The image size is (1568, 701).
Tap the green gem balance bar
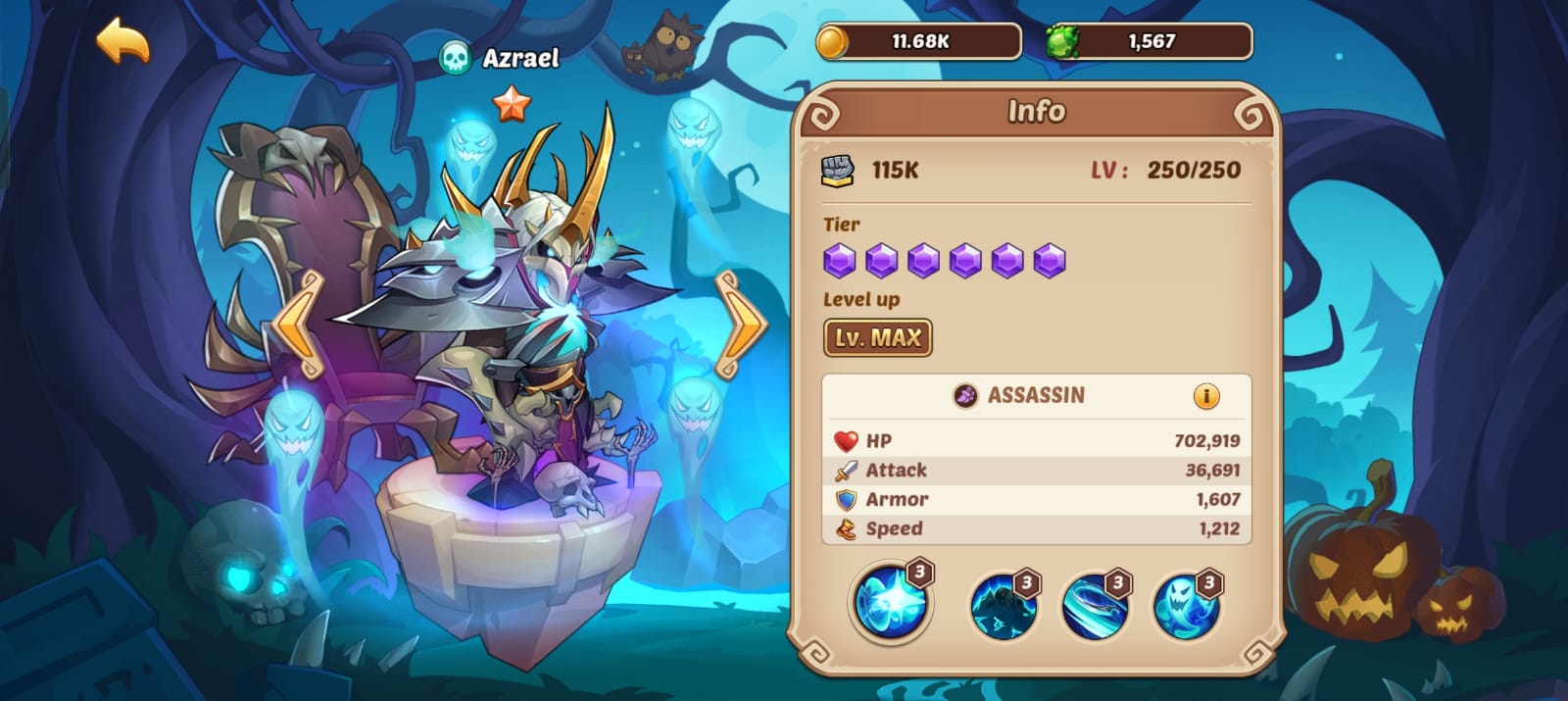(1150, 41)
